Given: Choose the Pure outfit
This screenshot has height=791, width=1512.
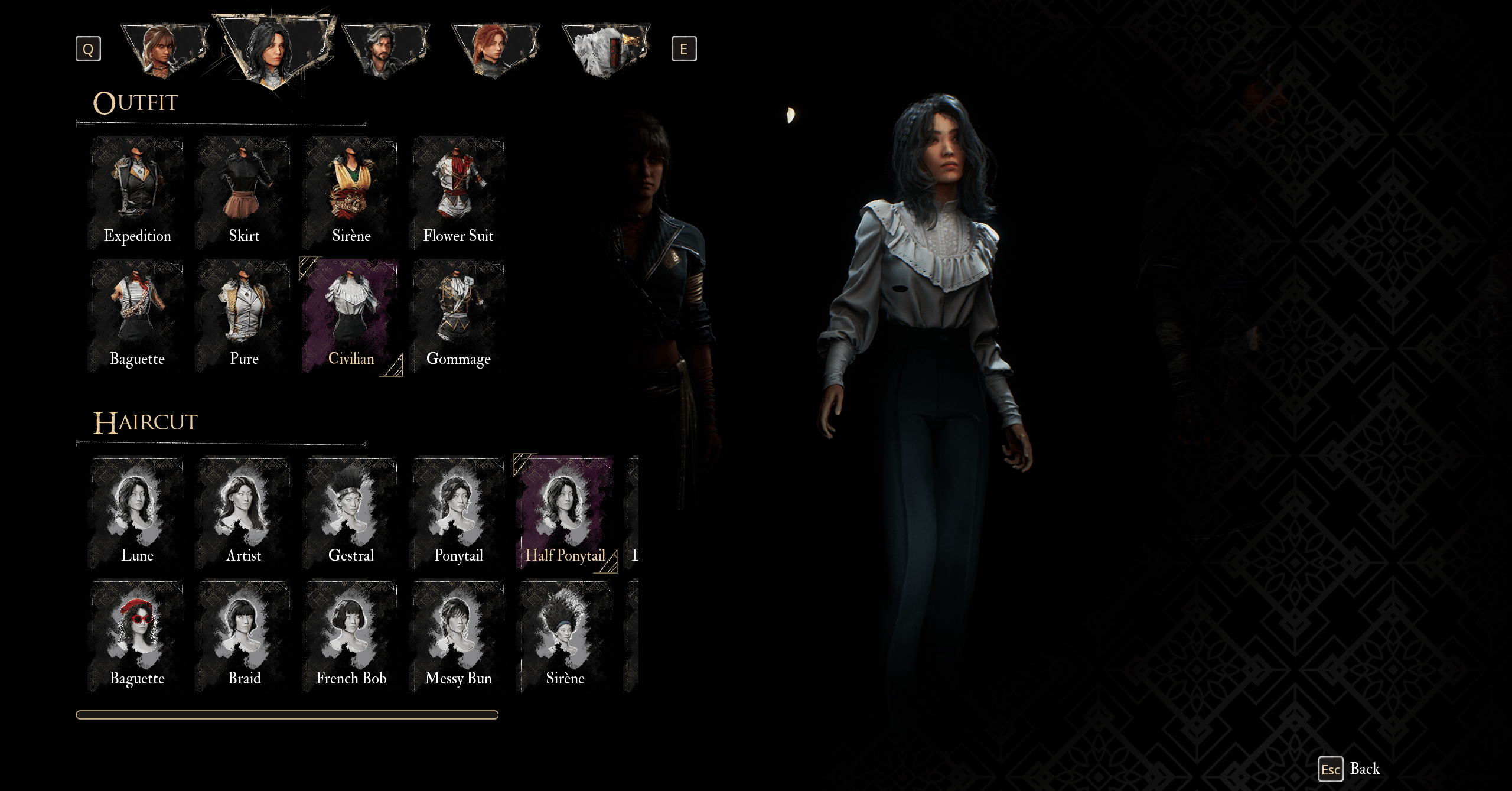Looking at the screenshot, I should point(244,317).
